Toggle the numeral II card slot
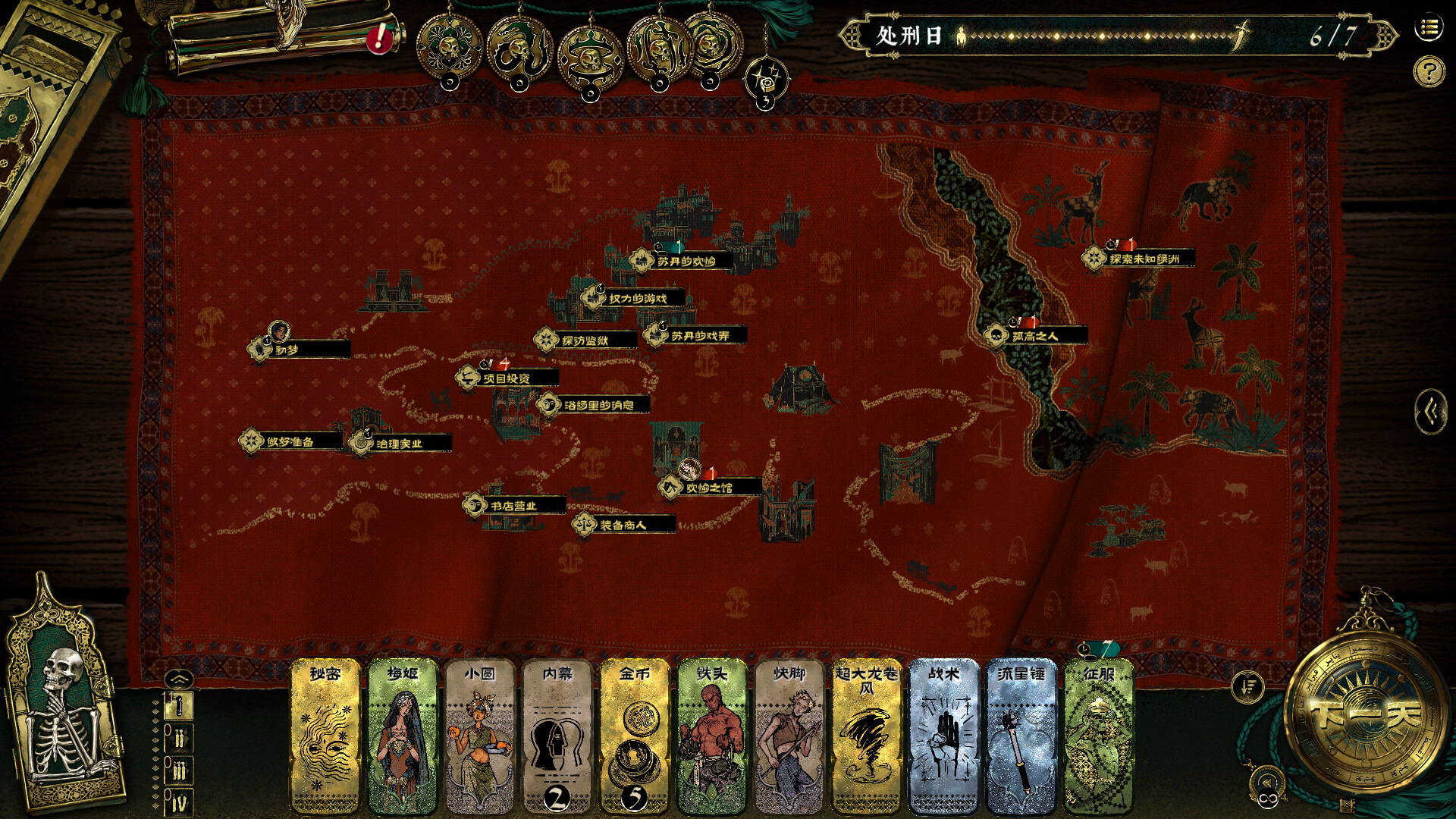The image size is (1456, 819). pyautogui.click(x=179, y=739)
